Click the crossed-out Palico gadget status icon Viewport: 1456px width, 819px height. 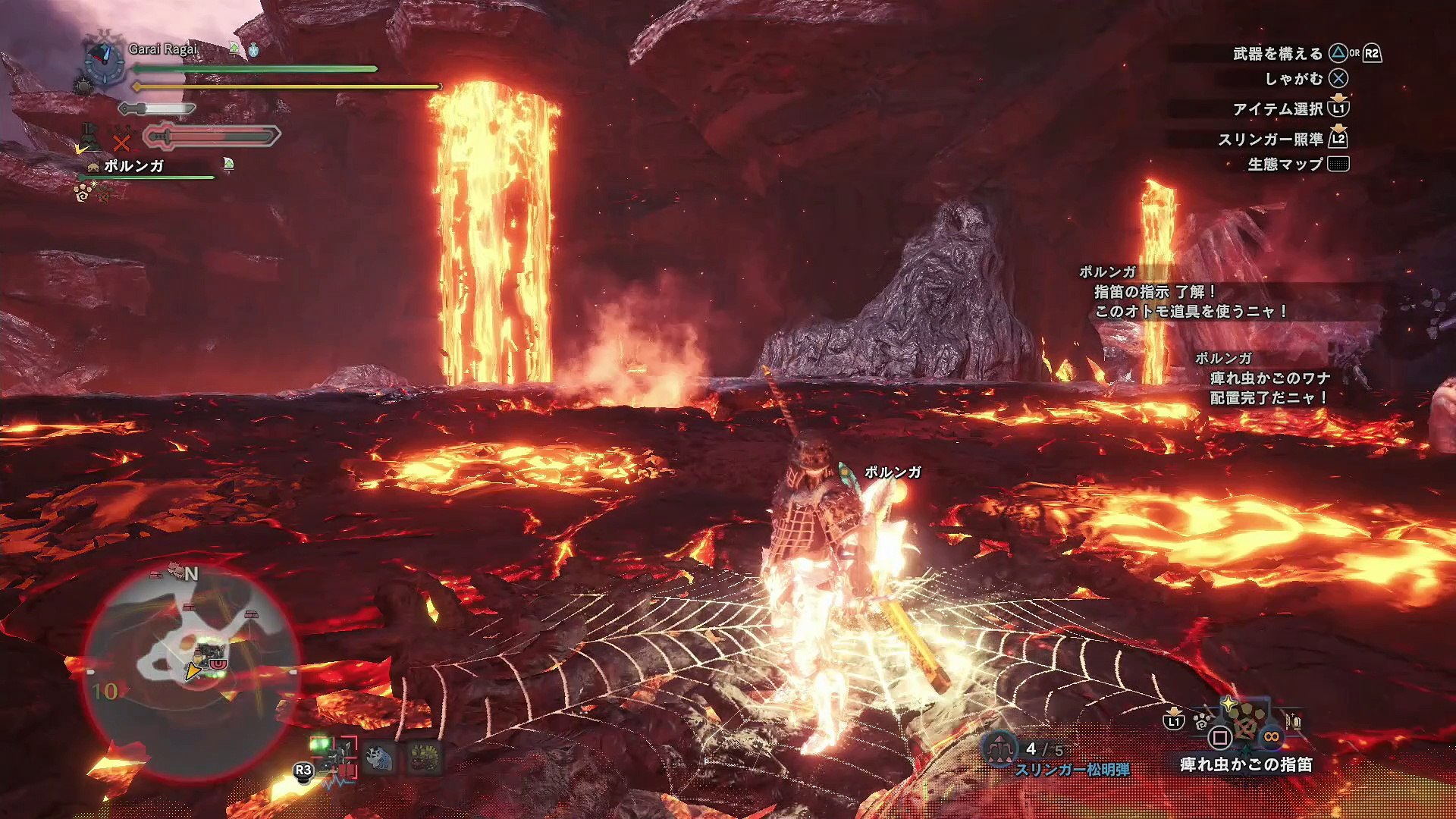coord(121,142)
